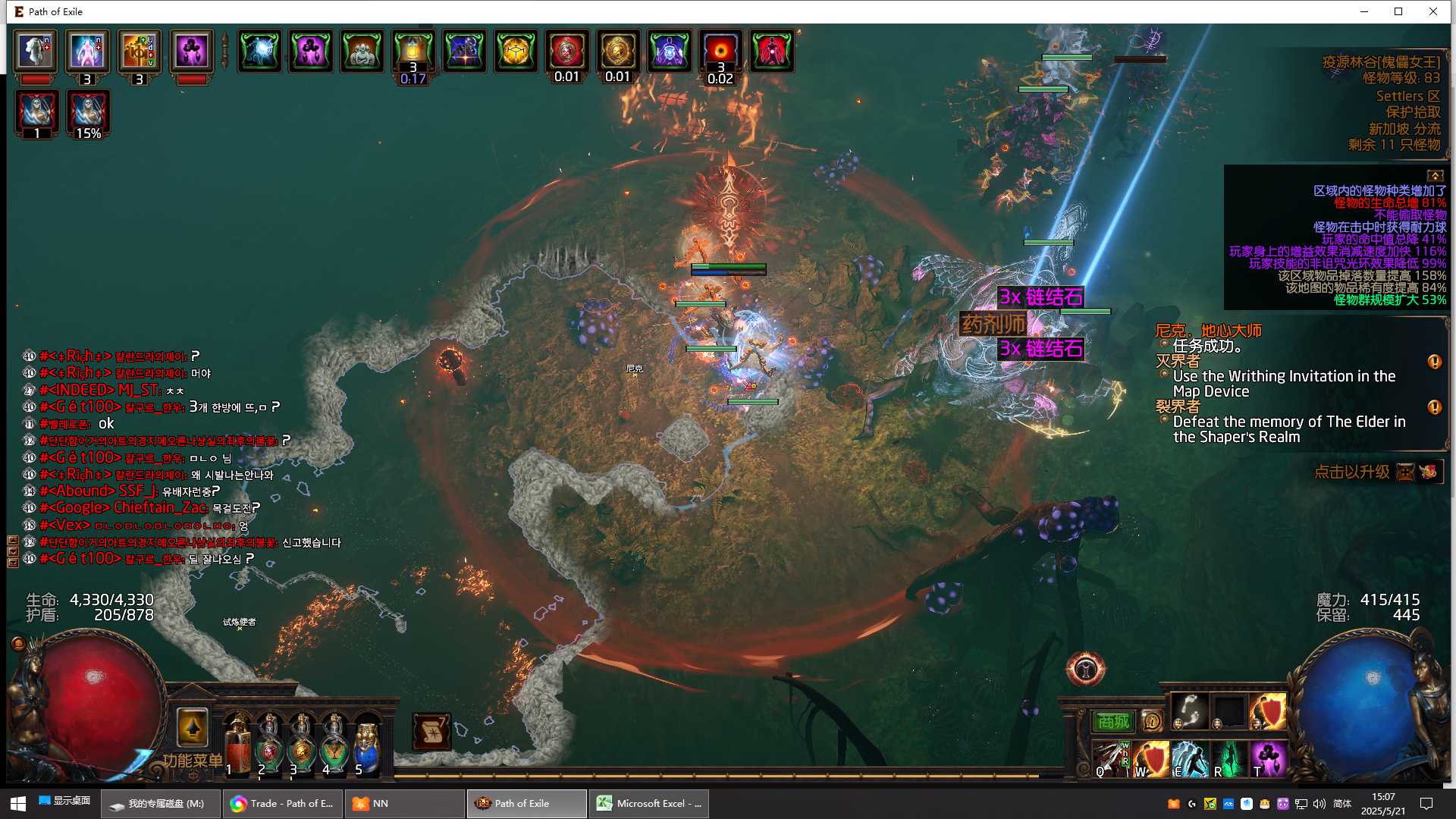This screenshot has height=819, width=1456.
Task: Select the 裂界者 Elder memory quest entry
Action: [x=1288, y=429]
